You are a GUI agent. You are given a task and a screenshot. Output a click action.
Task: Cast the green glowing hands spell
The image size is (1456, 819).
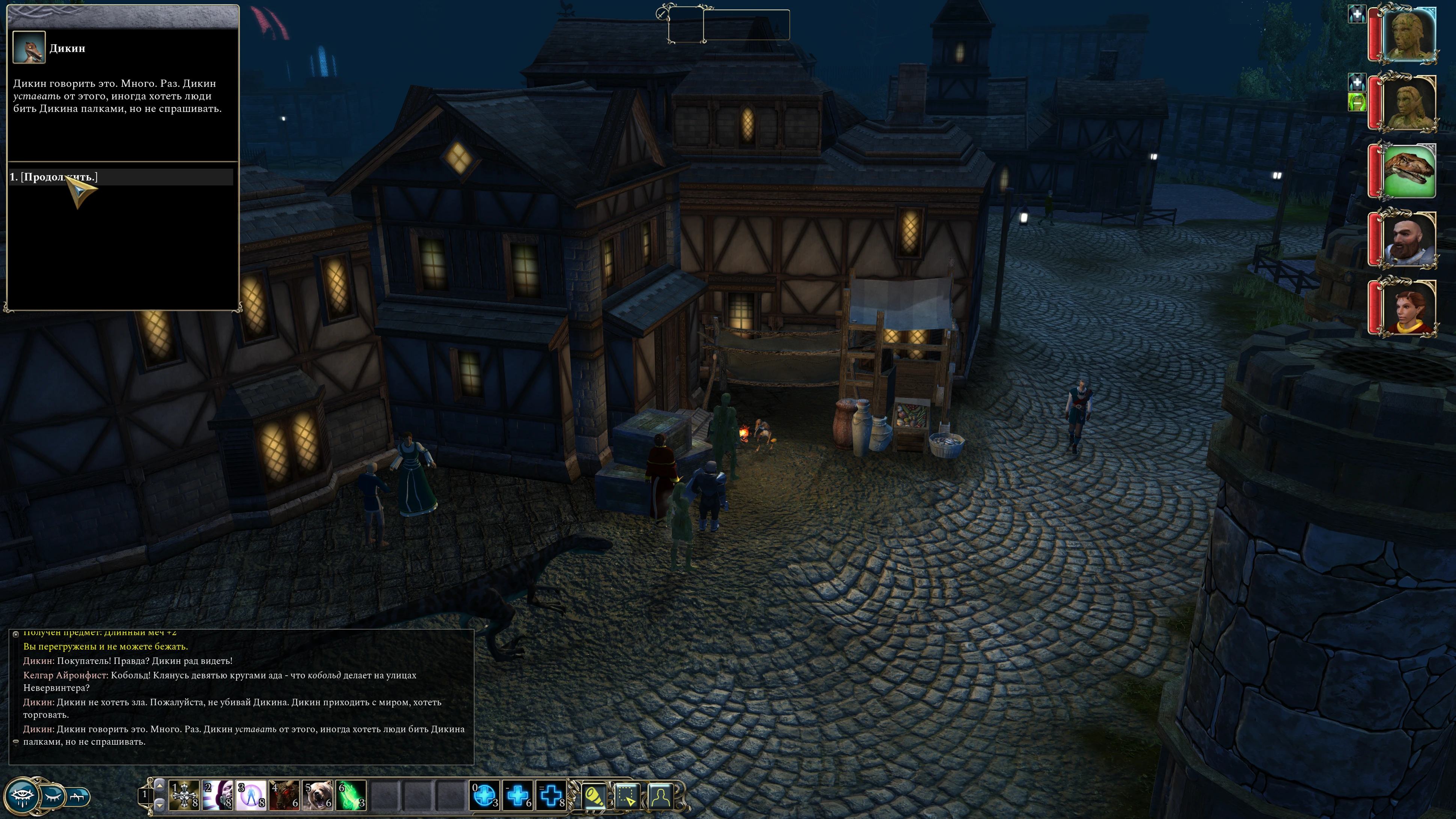351,795
